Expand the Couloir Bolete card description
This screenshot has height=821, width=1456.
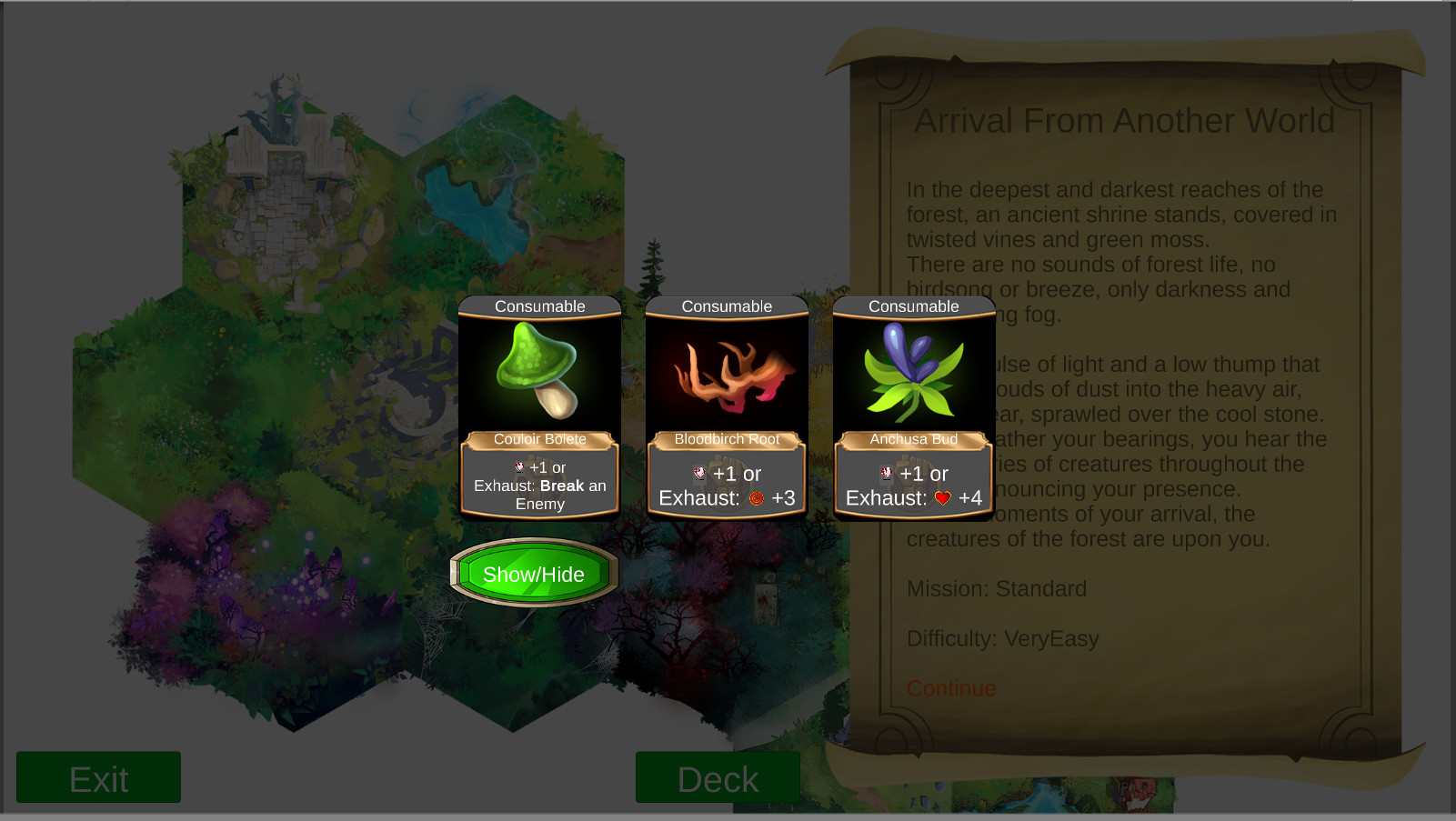539,439
